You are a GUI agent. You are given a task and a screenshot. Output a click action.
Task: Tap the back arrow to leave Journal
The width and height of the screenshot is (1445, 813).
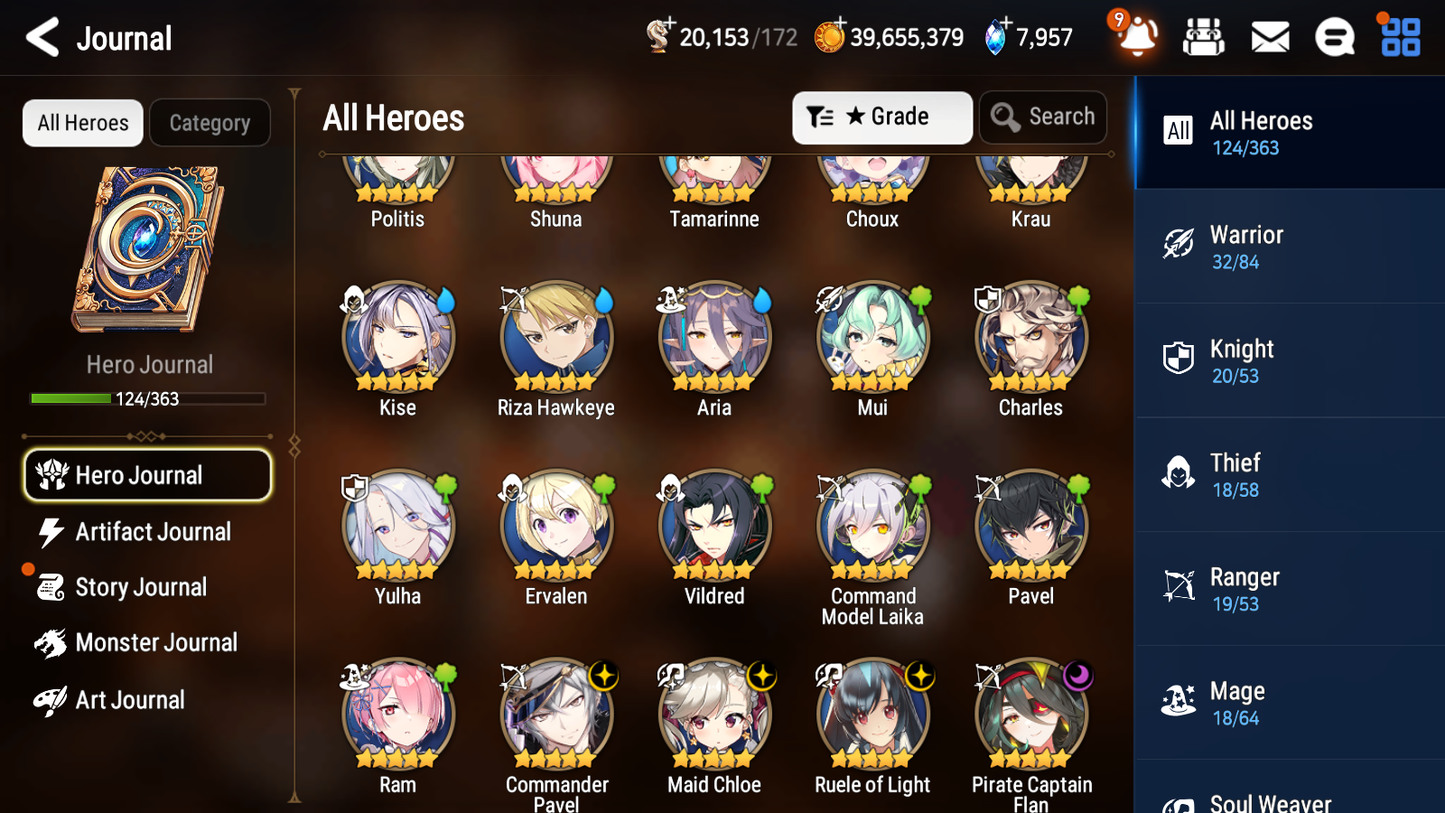42,37
